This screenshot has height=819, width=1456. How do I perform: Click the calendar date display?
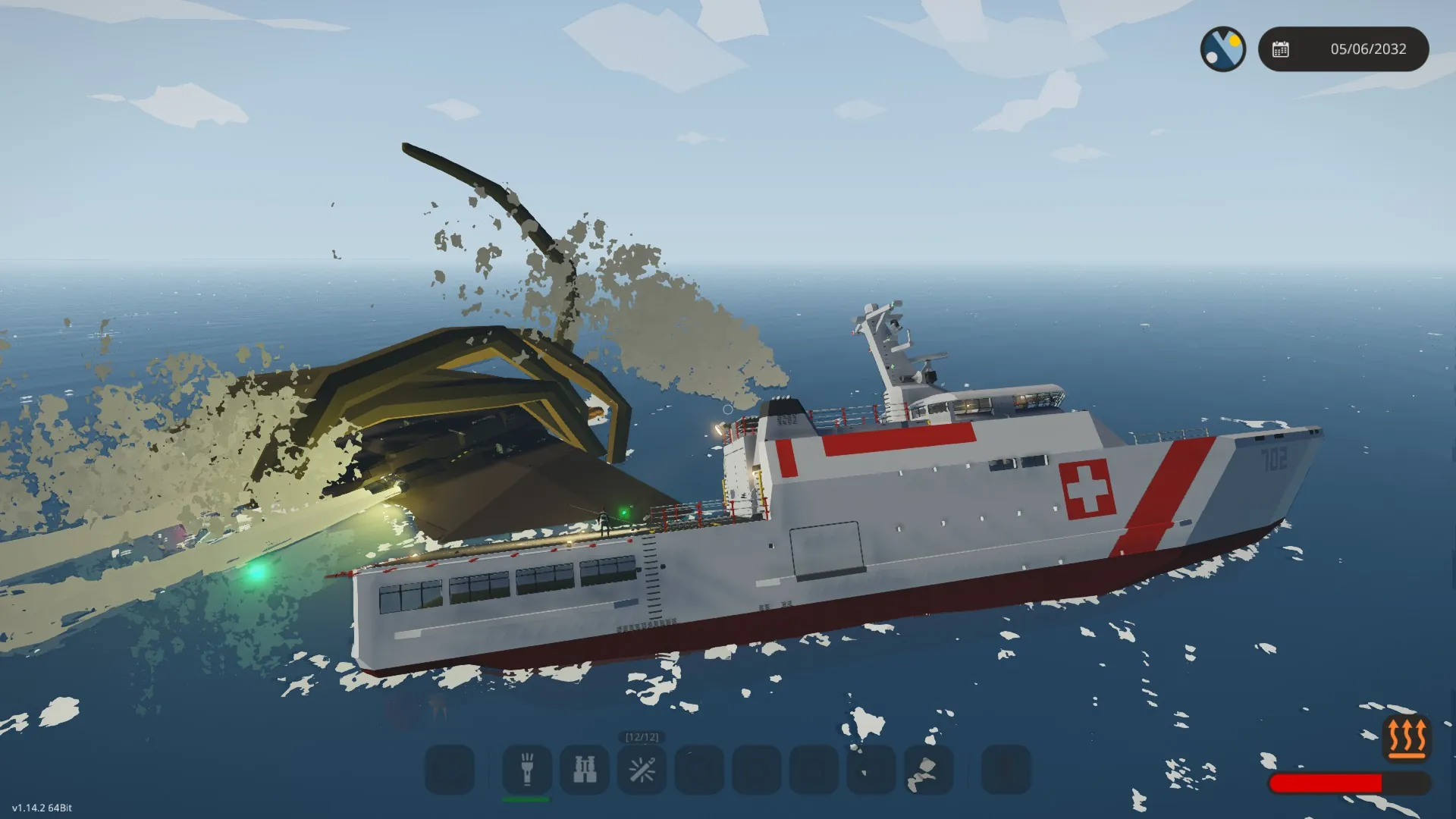[x=1343, y=49]
